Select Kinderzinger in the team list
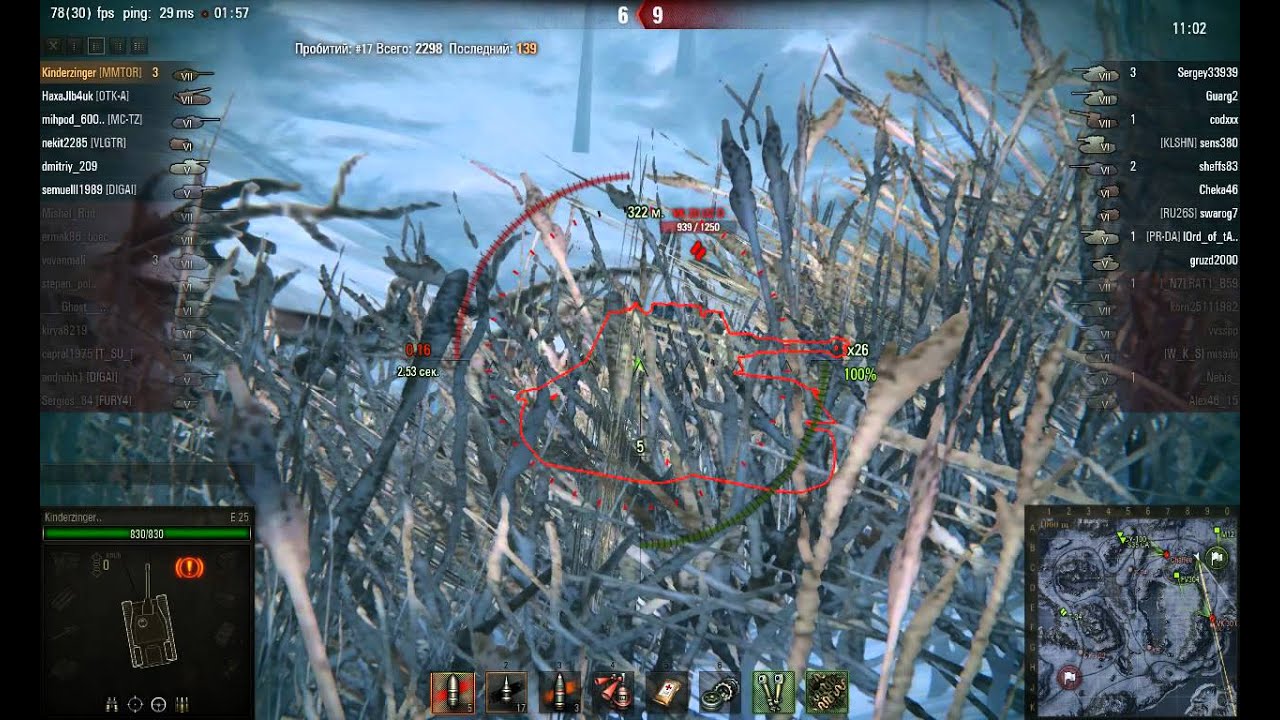This screenshot has width=1280, height=720. point(88,73)
